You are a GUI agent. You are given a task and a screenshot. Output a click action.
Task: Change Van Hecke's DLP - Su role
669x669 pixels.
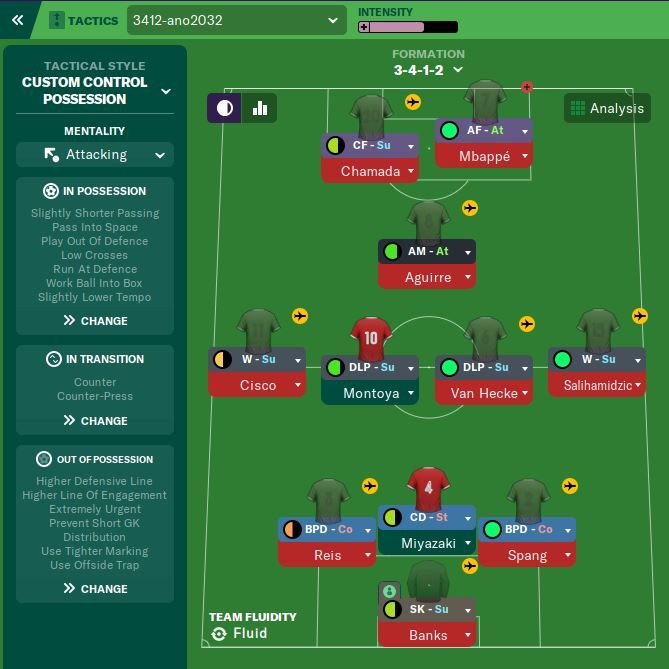tap(484, 367)
